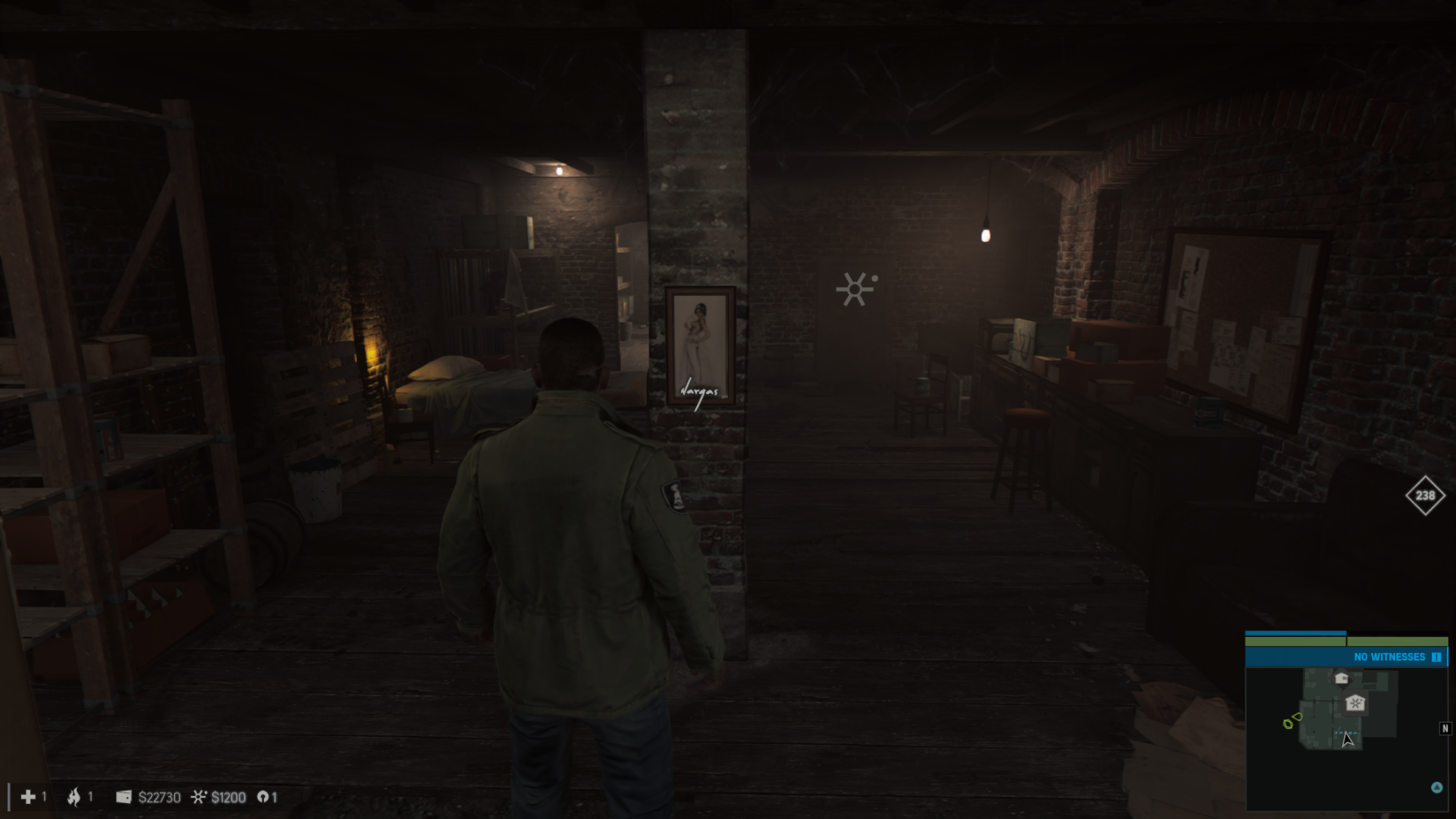
Task: Click the NO WITNESSES status banner
Action: [x=1390, y=657]
